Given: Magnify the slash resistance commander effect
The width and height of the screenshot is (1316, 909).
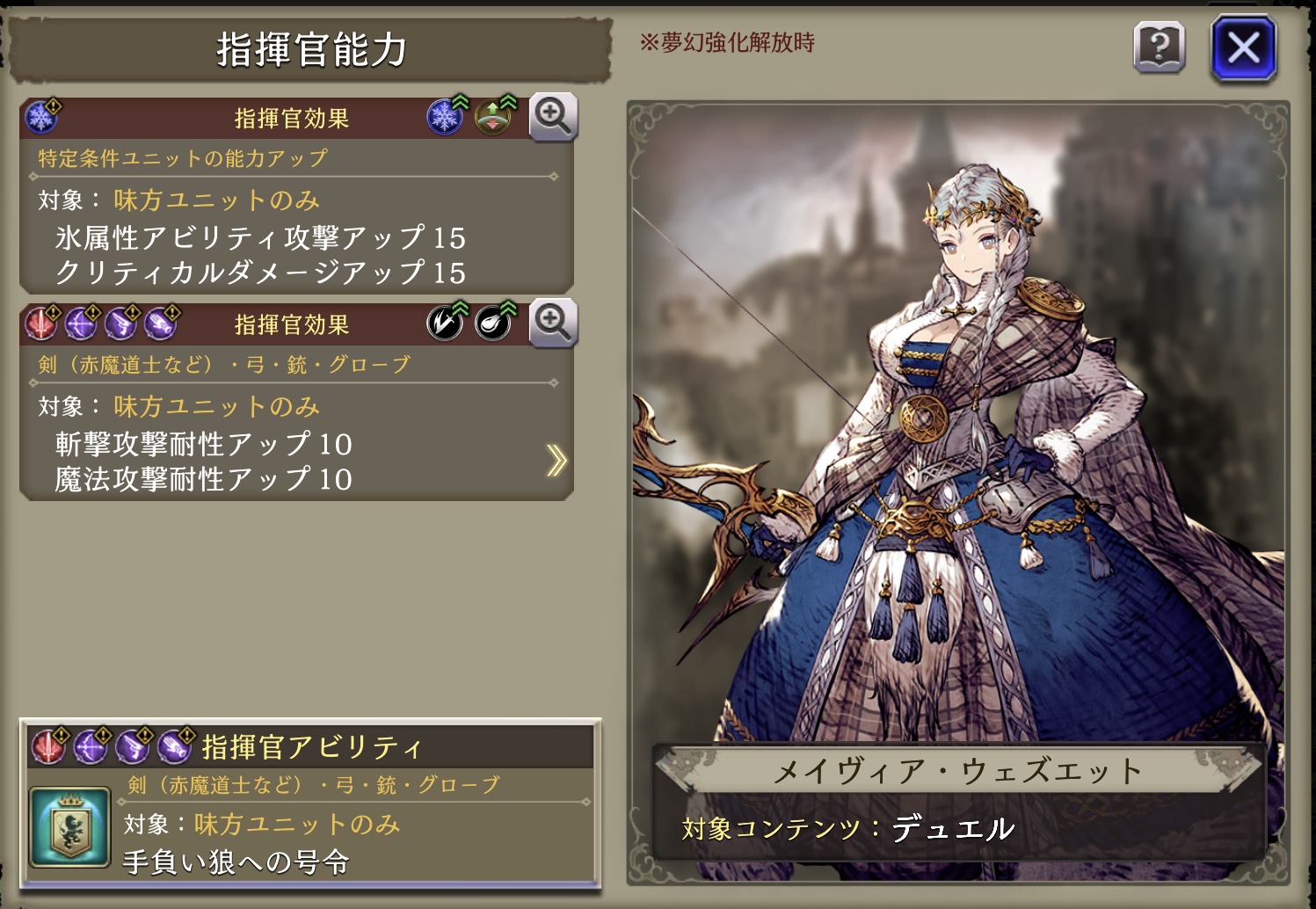Looking at the screenshot, I should [x=552, y=323].
